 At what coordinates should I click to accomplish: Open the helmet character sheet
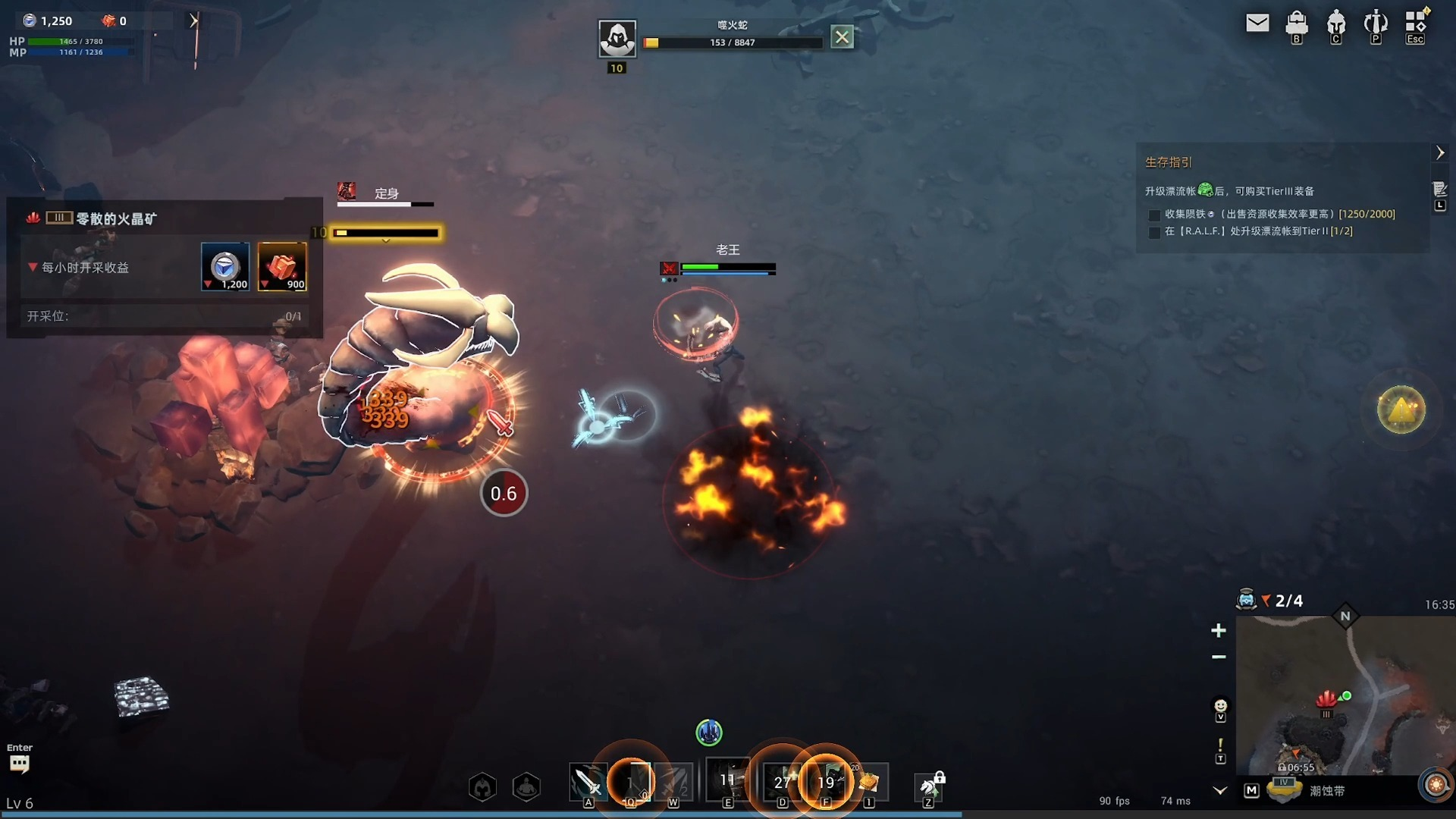[1336, 24]
